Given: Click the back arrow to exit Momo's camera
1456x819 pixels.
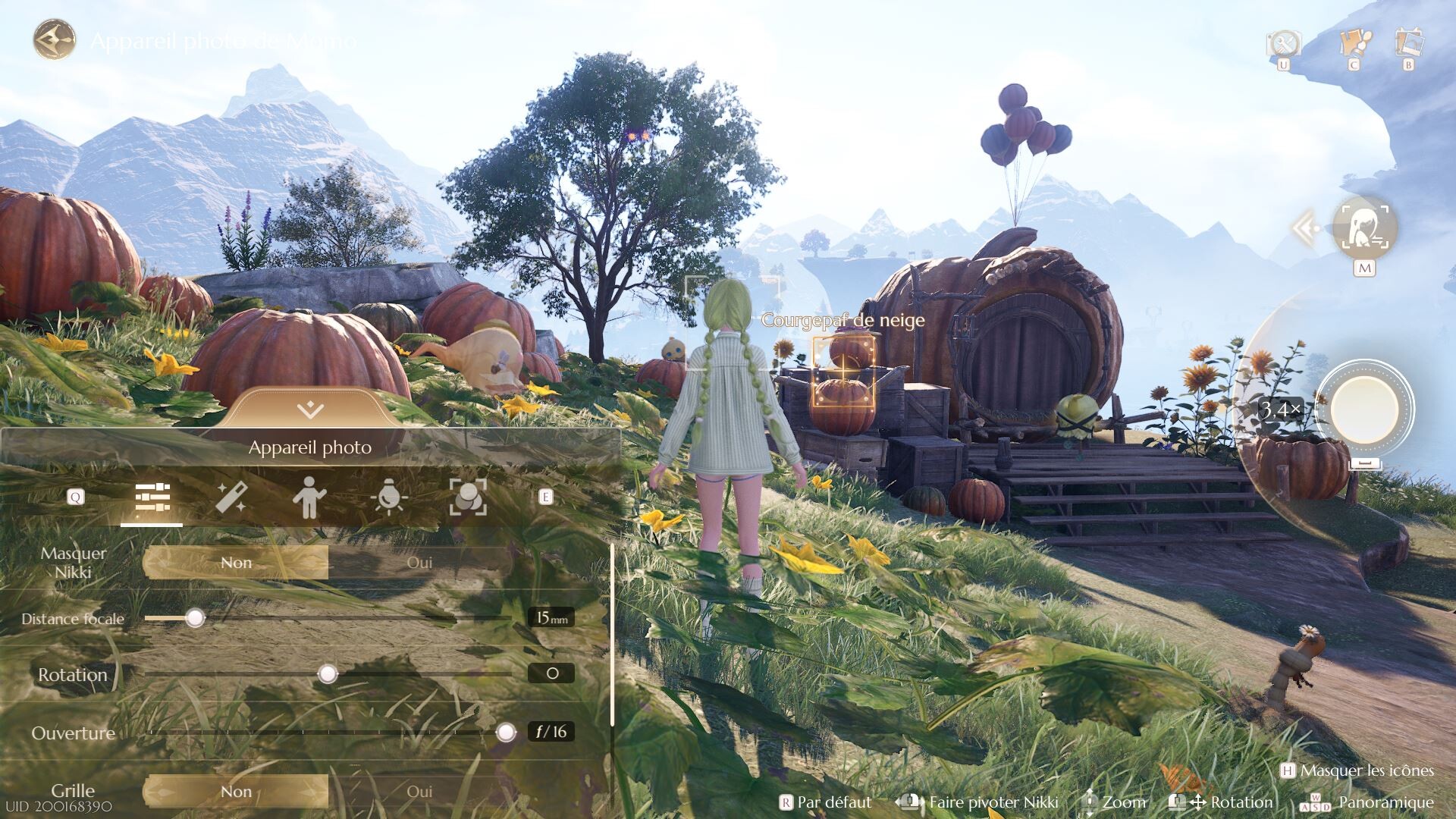Looking at the screenshot, I should point(55,39).
